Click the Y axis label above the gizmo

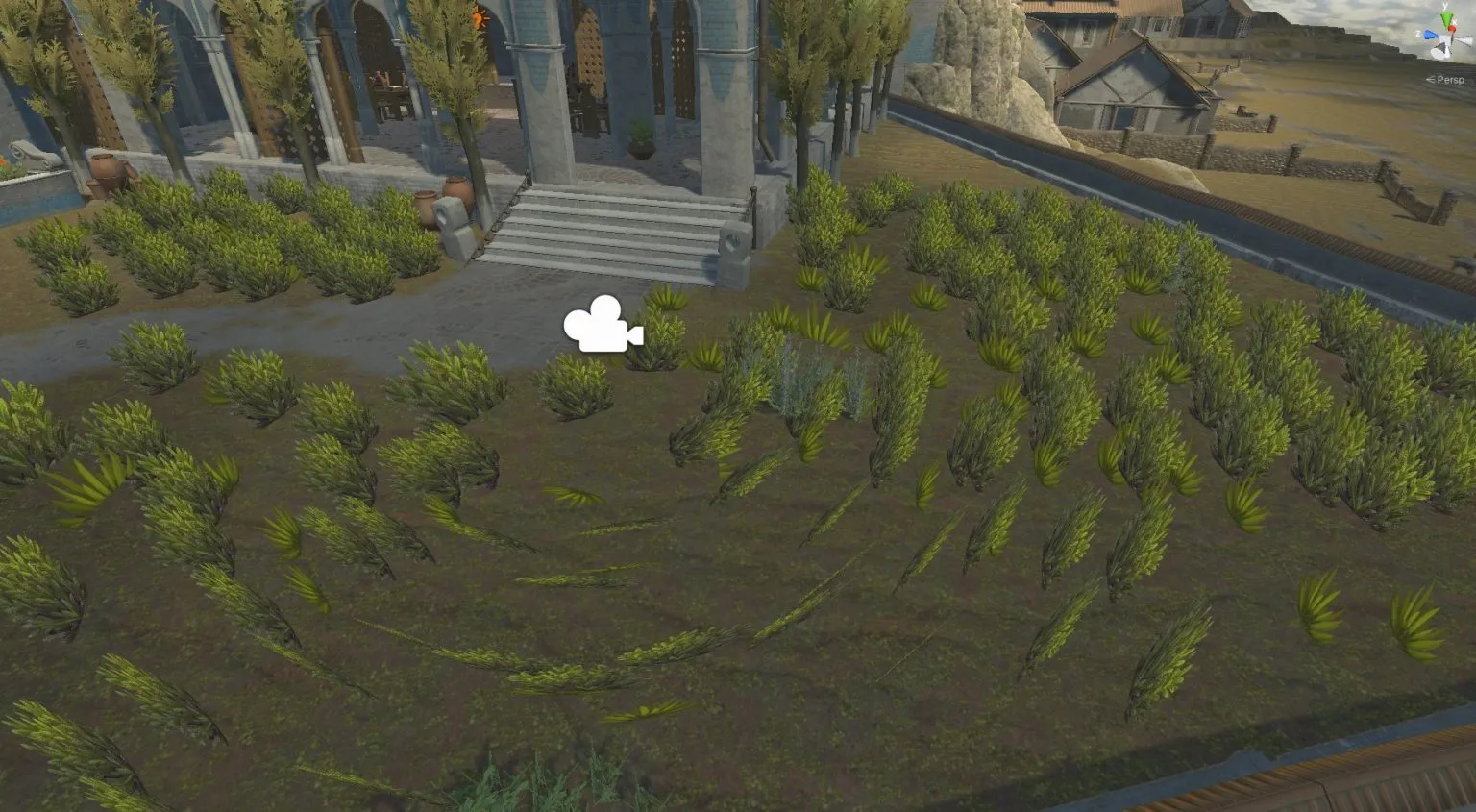(1445, 5)
